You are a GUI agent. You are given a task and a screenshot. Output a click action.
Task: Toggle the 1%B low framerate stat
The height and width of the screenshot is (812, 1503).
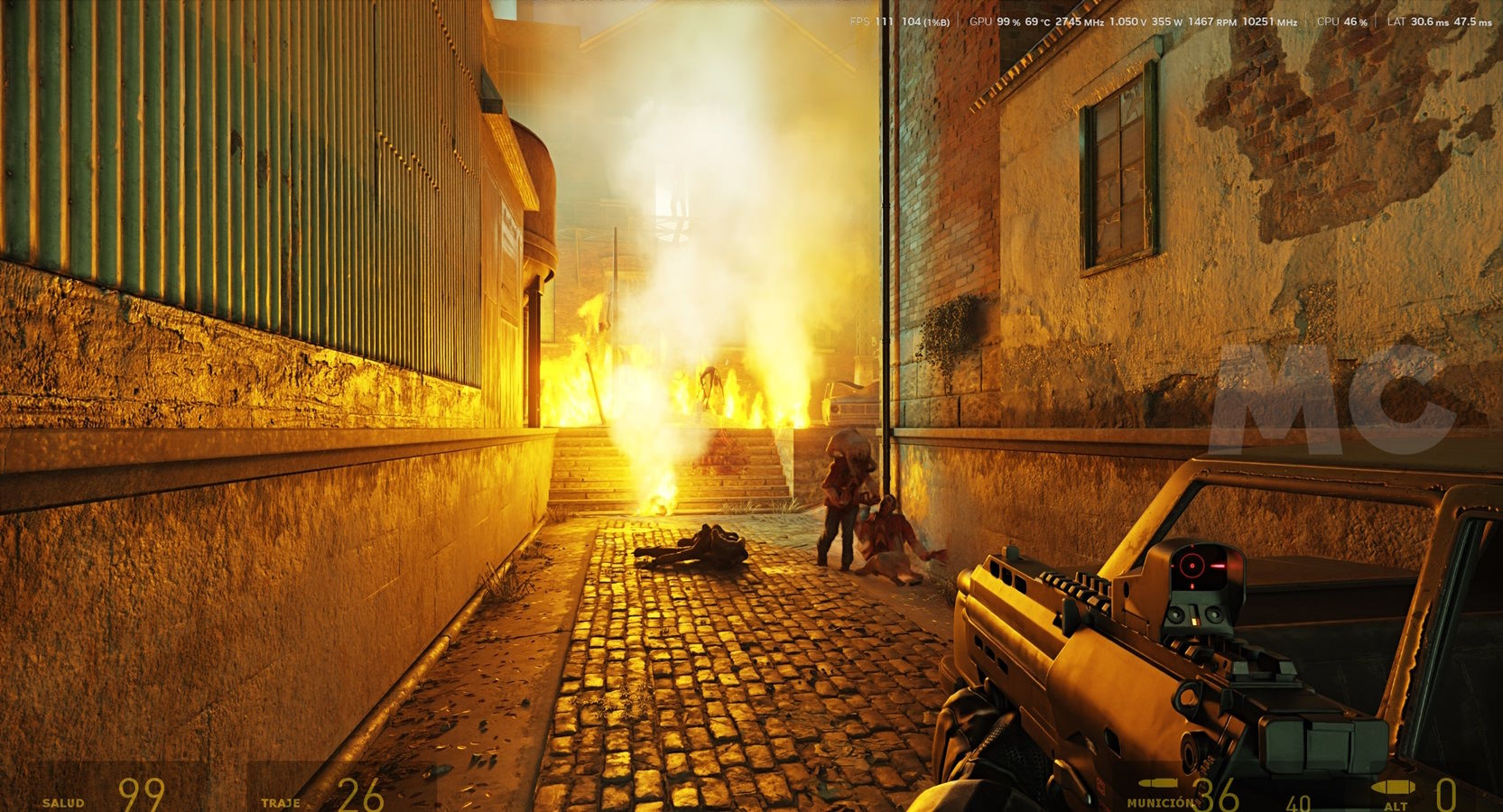[935, 19]
